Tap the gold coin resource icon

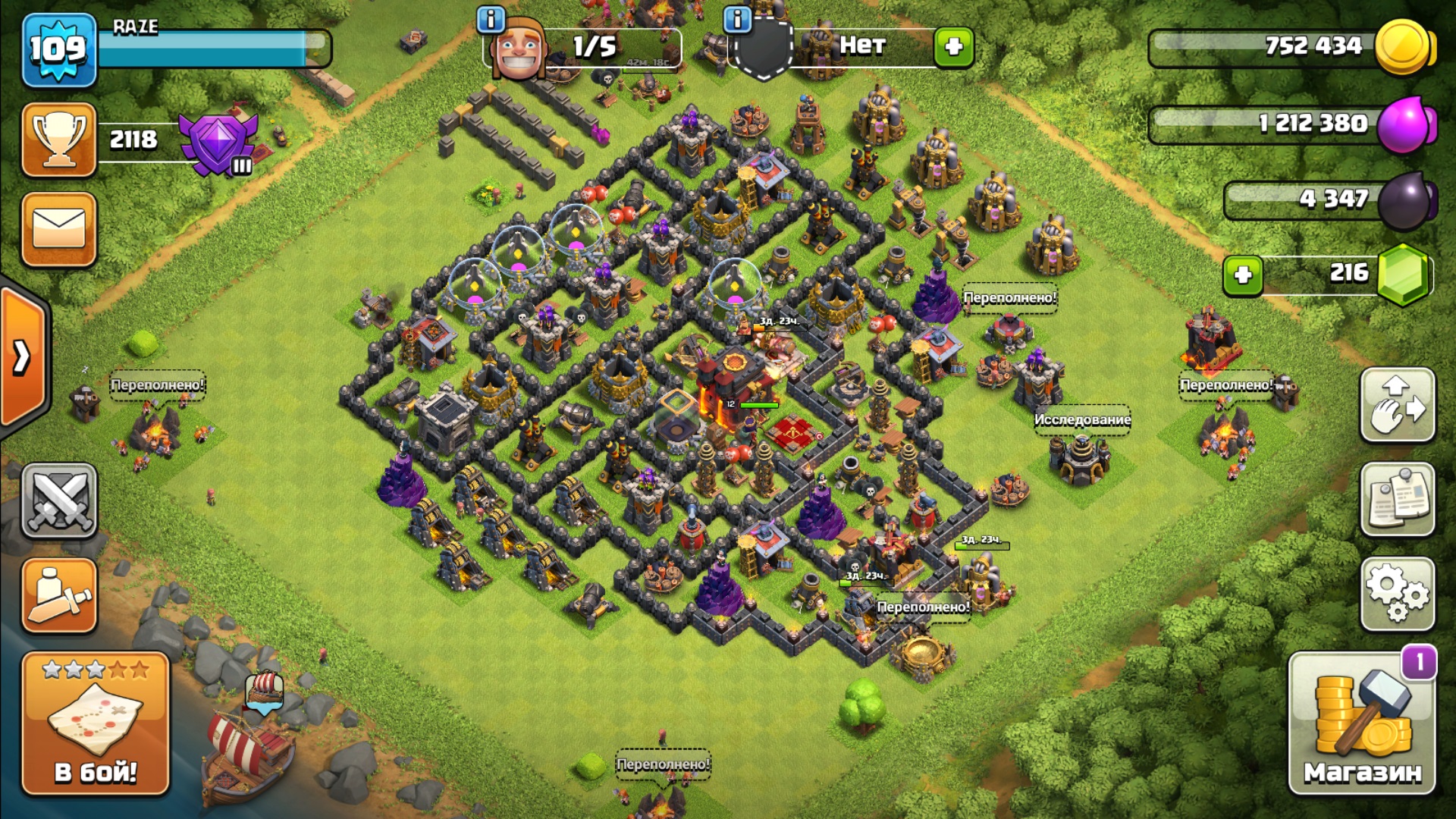[1403, 47]
